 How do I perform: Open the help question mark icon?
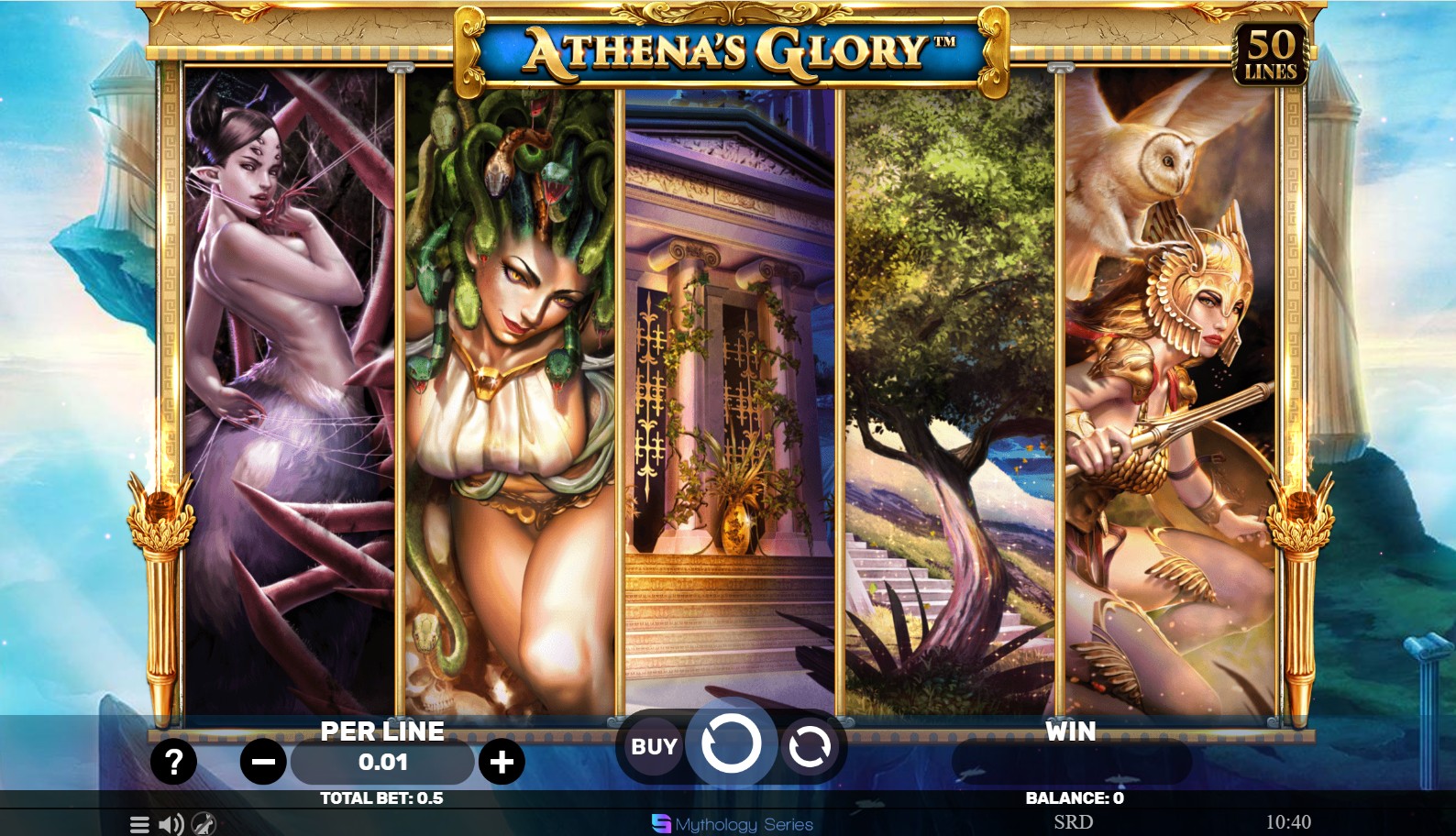(x=174, y=760)
